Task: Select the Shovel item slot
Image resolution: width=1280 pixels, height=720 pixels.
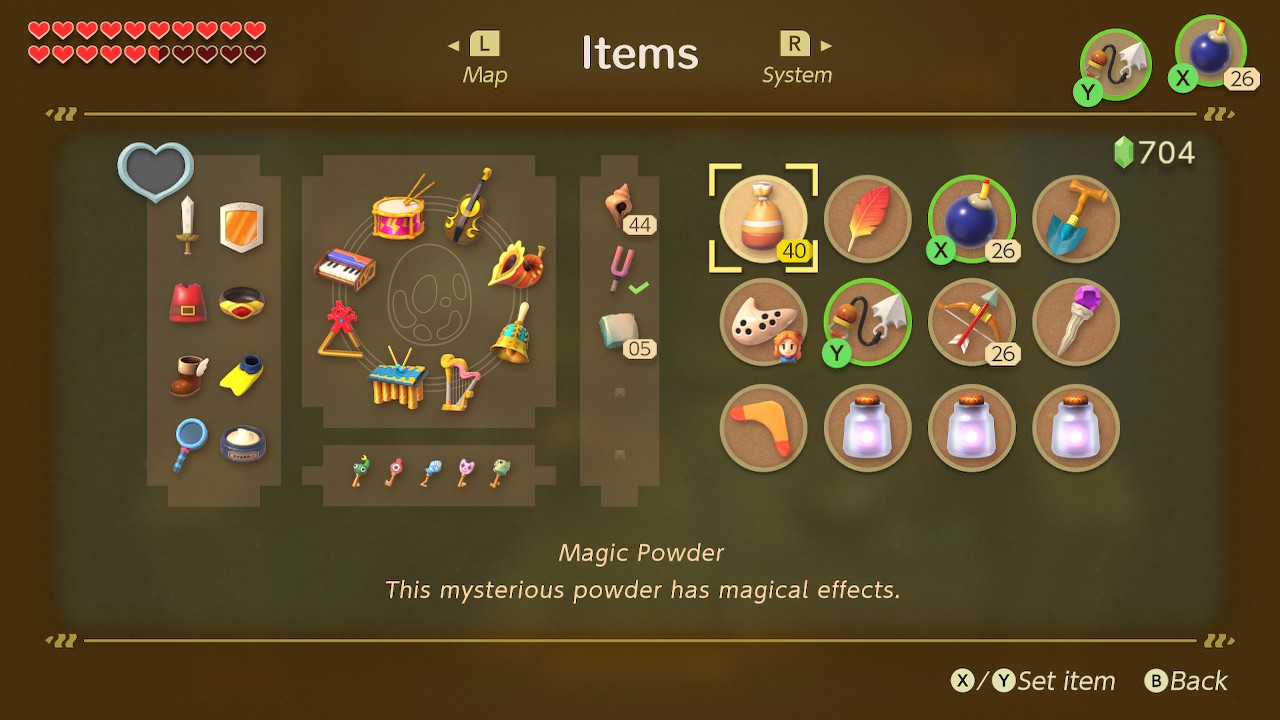Action: coord(1075,218)
